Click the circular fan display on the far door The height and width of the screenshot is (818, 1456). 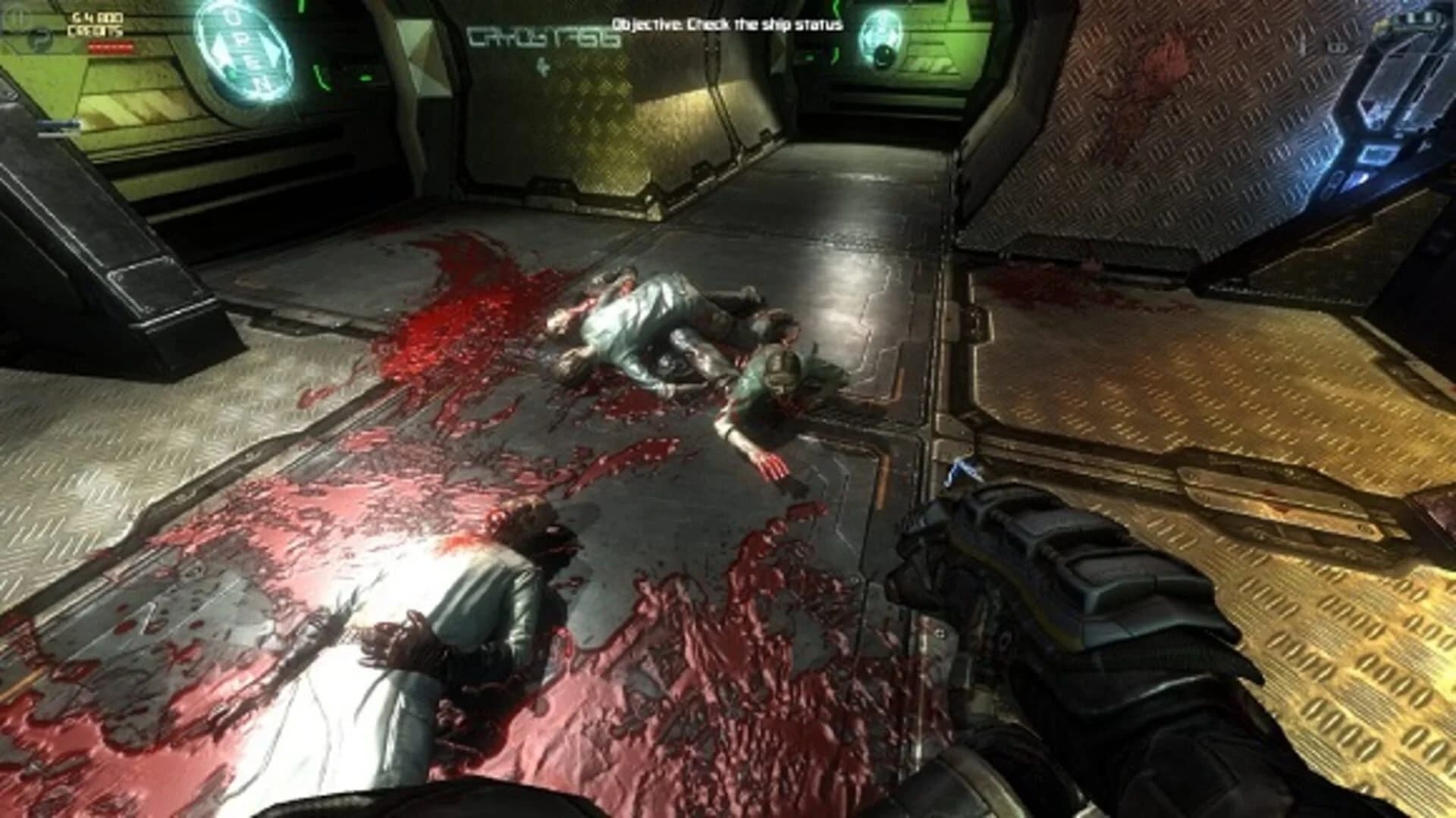click(x=881, y=36)
